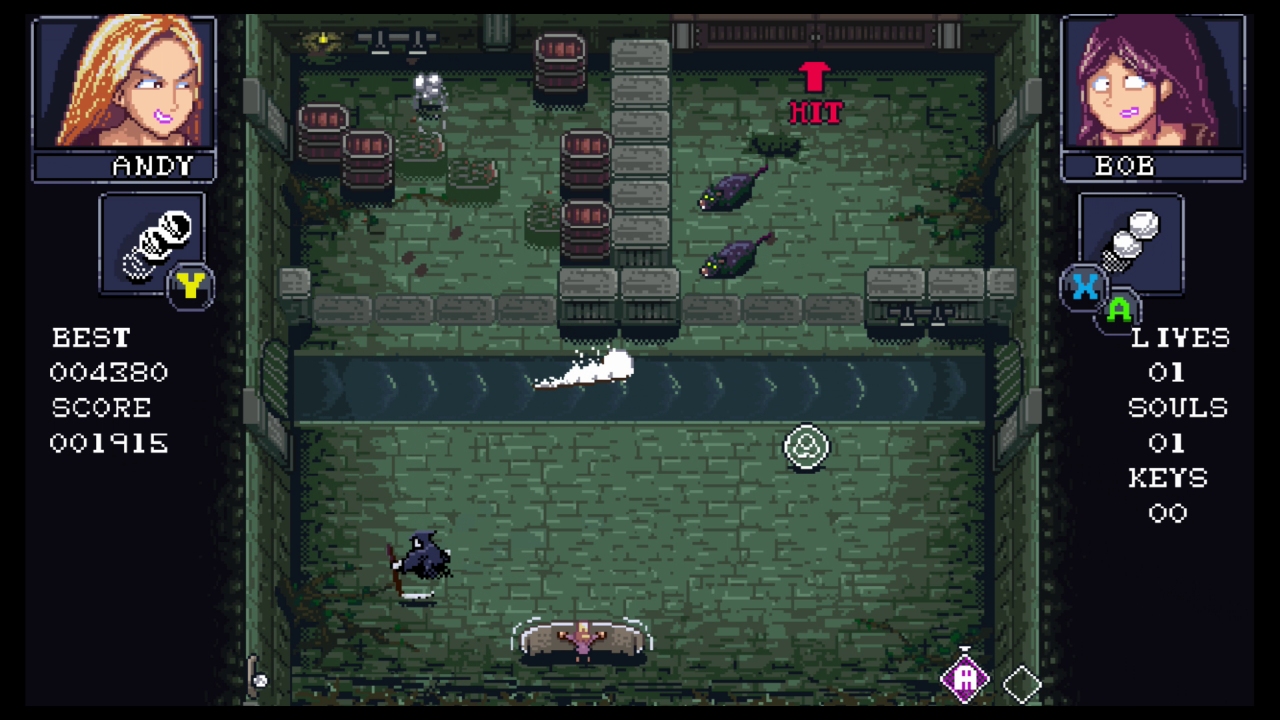Click the BEST score value 004380

(x=108, y=372)
